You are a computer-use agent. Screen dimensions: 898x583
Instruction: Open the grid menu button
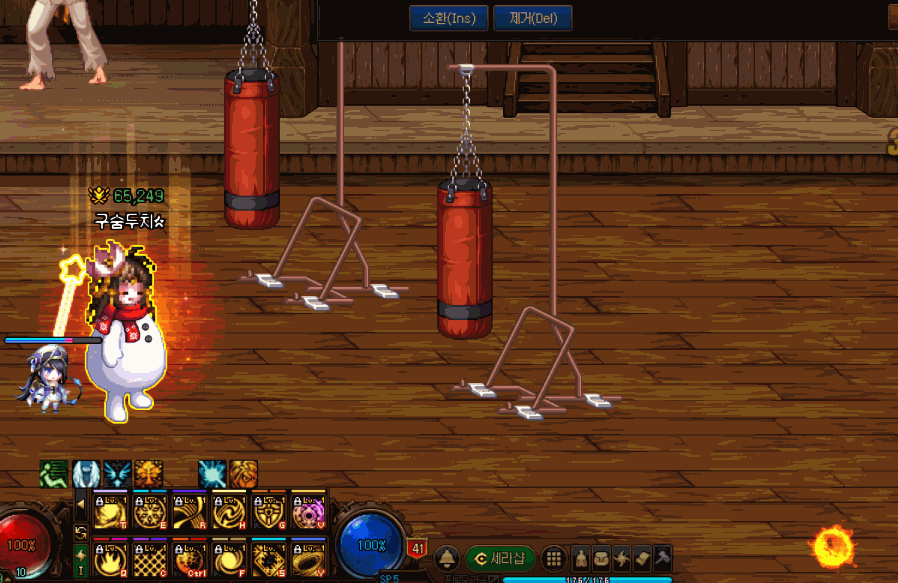coord(554,558)
